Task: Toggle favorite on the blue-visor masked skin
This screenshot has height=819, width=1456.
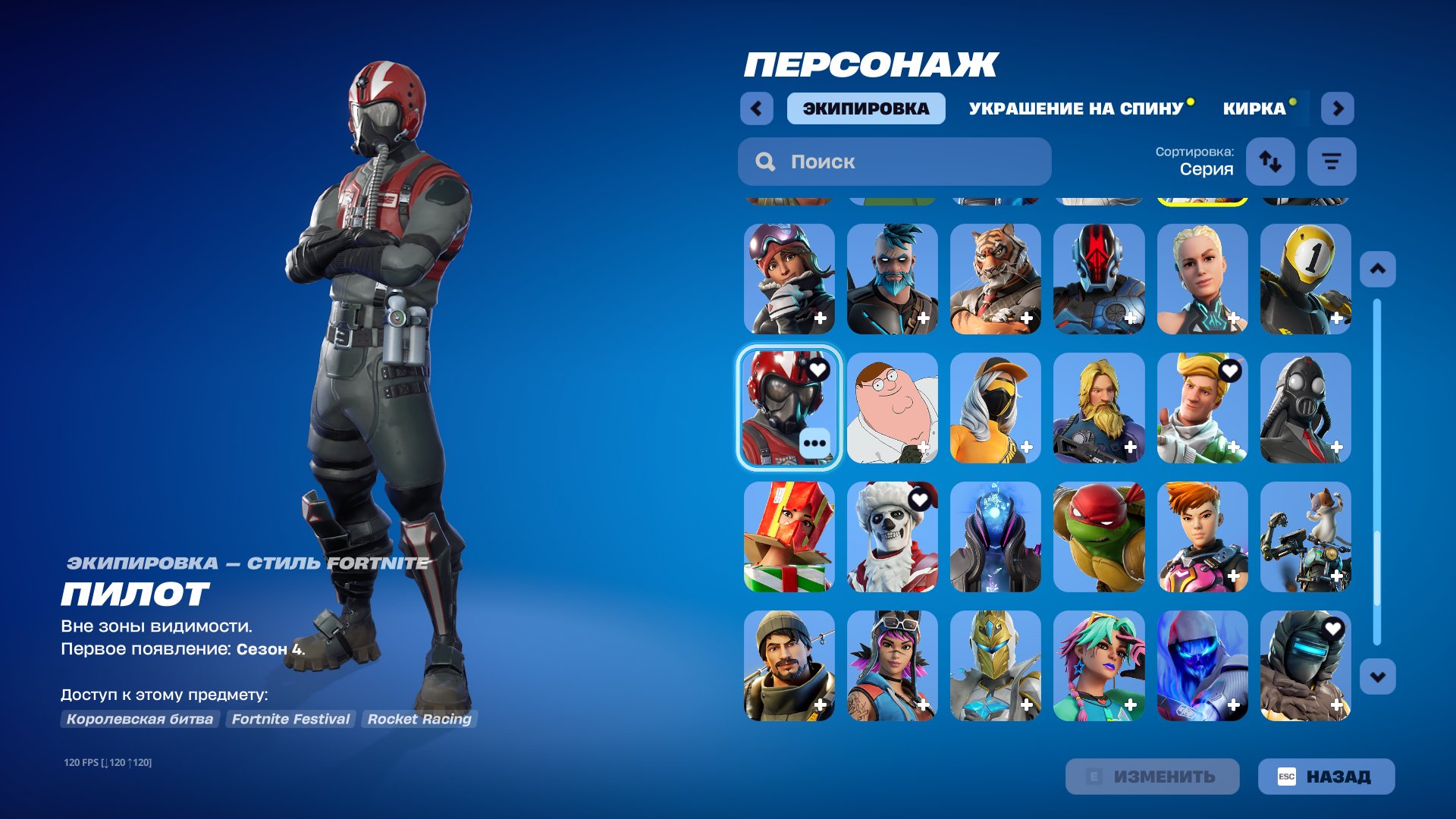Action: point(1334,626)
